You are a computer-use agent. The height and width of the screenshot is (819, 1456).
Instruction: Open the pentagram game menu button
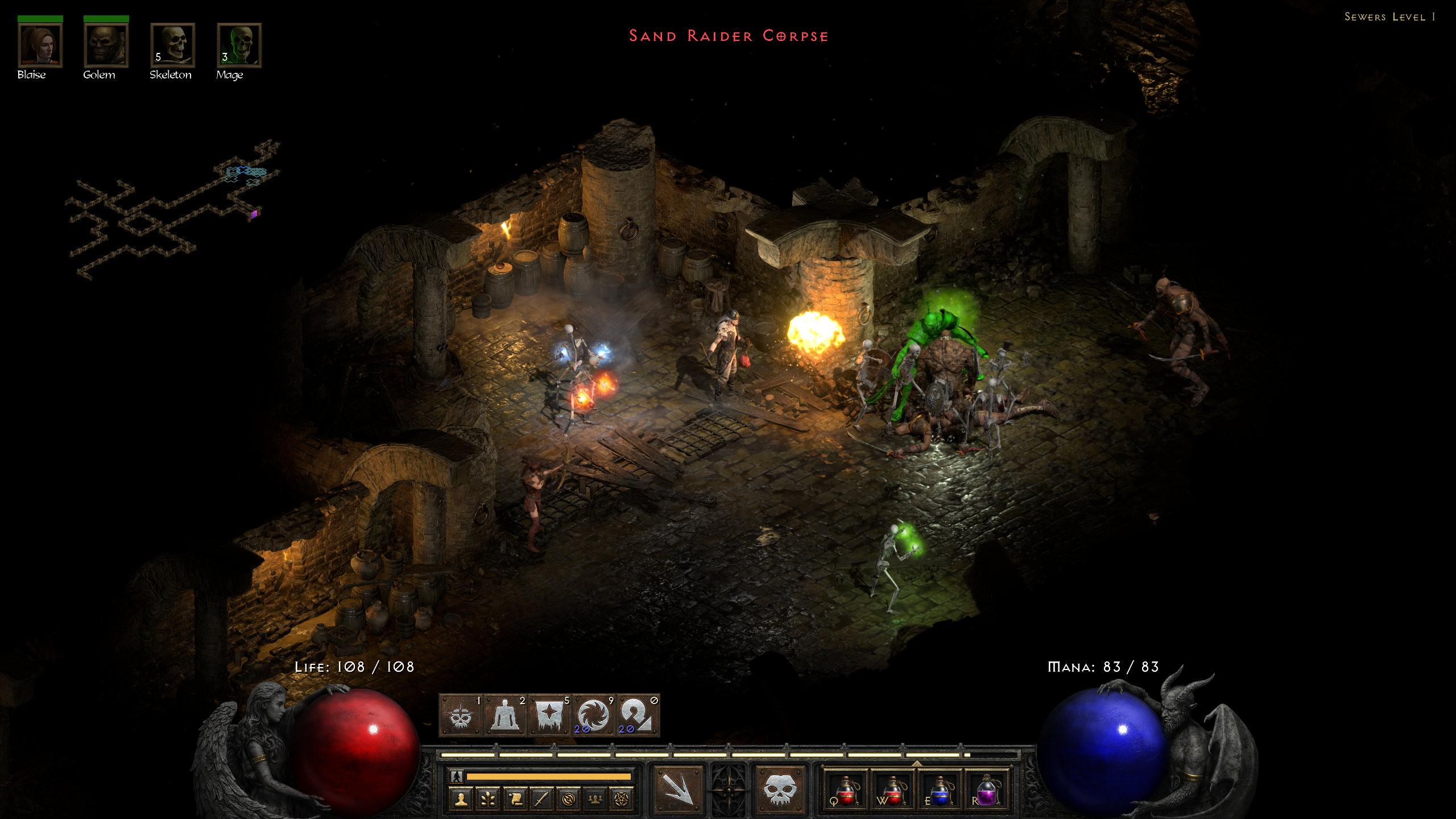[x=621, y=799]
